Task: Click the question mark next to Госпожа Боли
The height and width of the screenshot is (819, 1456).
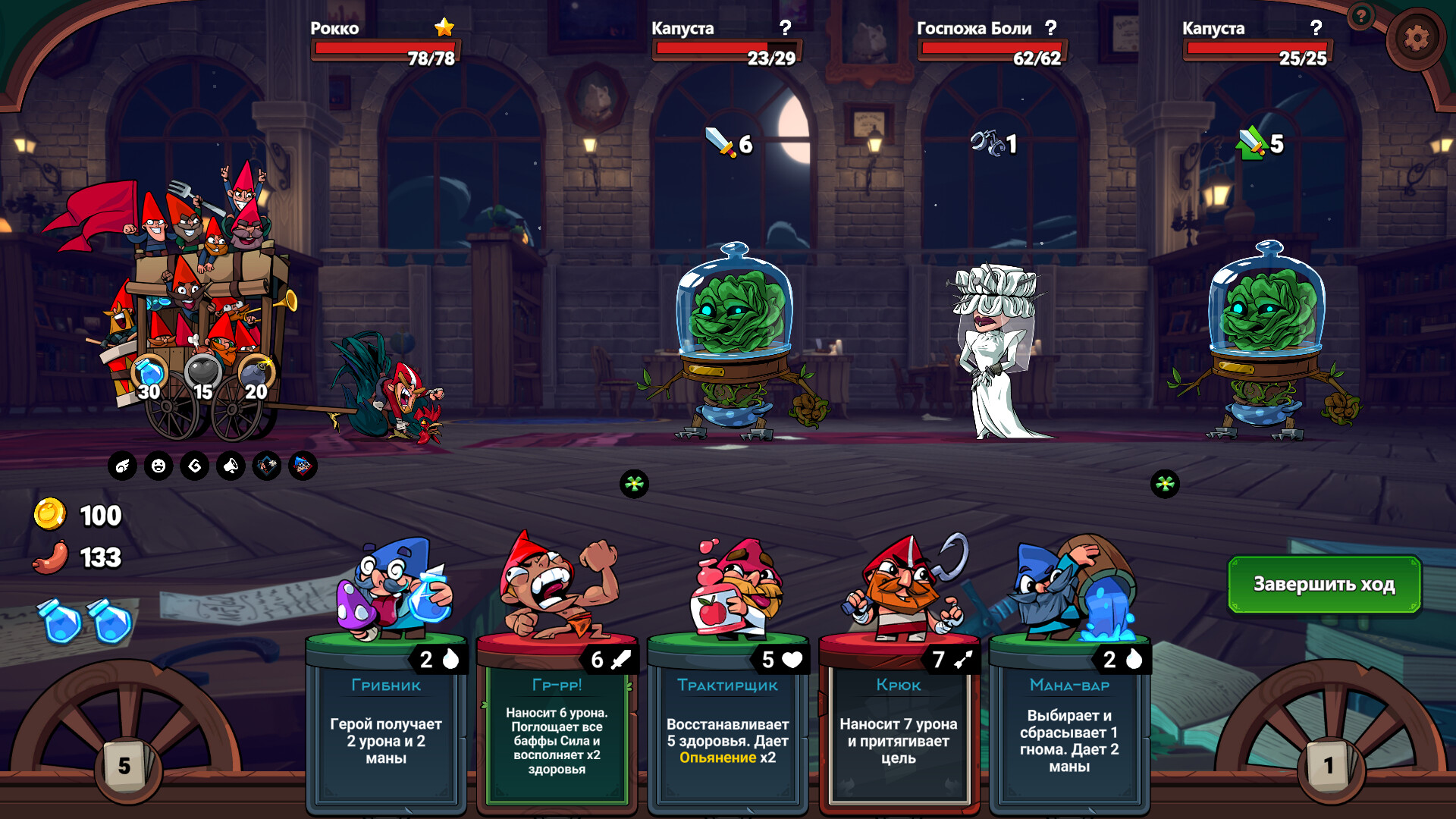Action: pyautogui.click(x=1050, y=29)
